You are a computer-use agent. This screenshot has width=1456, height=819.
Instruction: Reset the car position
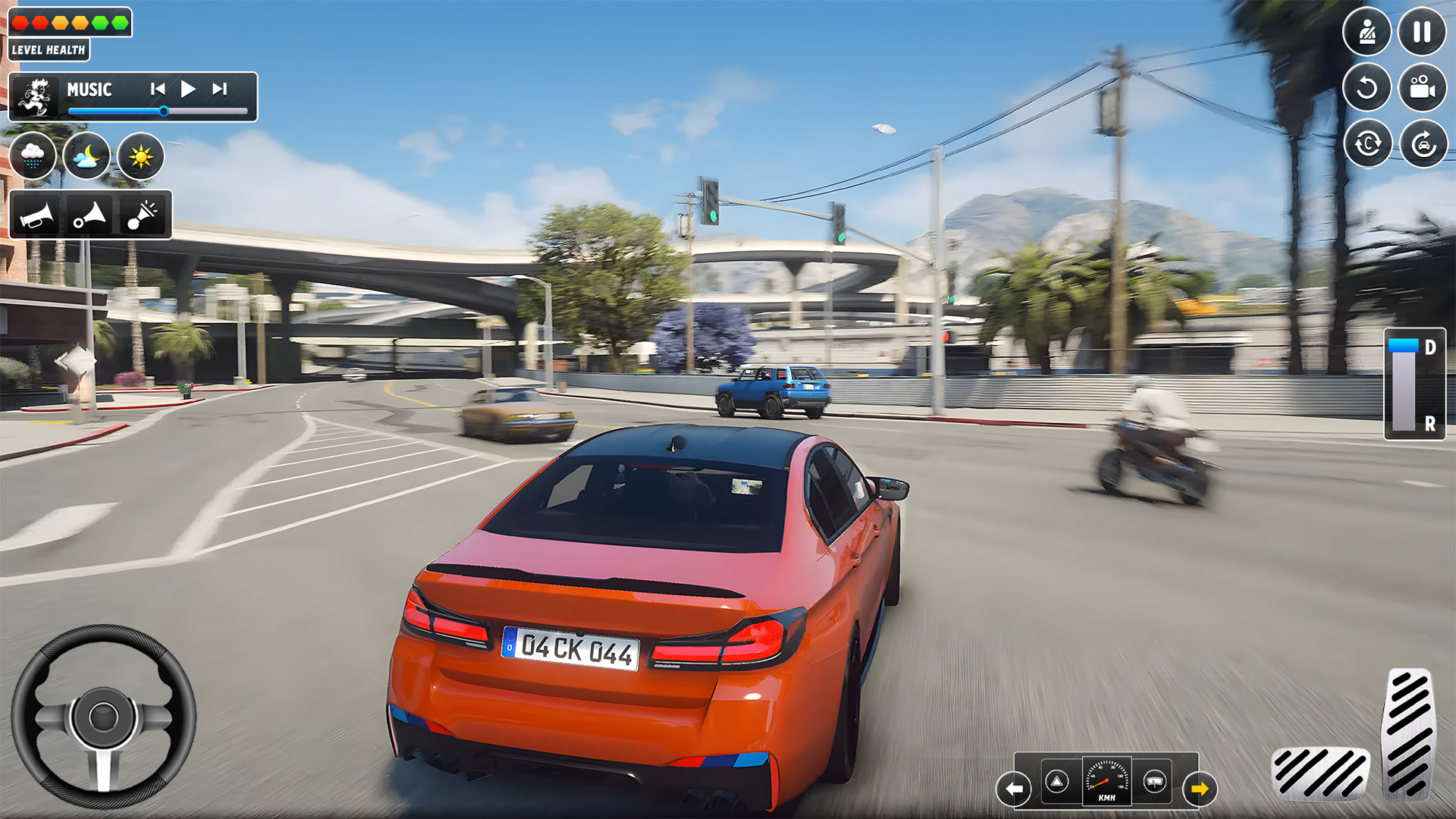tap(1422, 143)
